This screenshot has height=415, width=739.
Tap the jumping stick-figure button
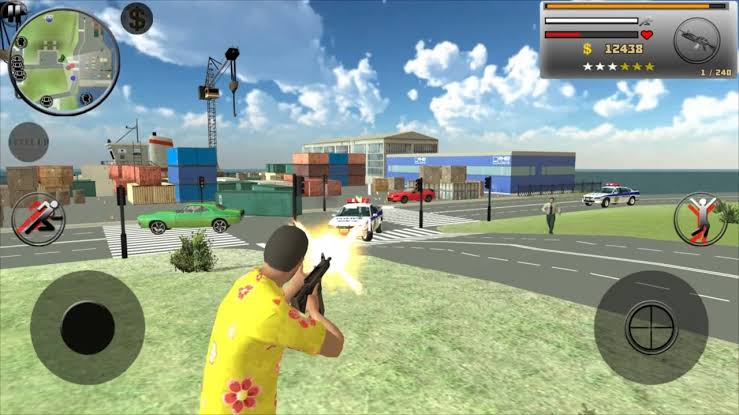[700, 218]
